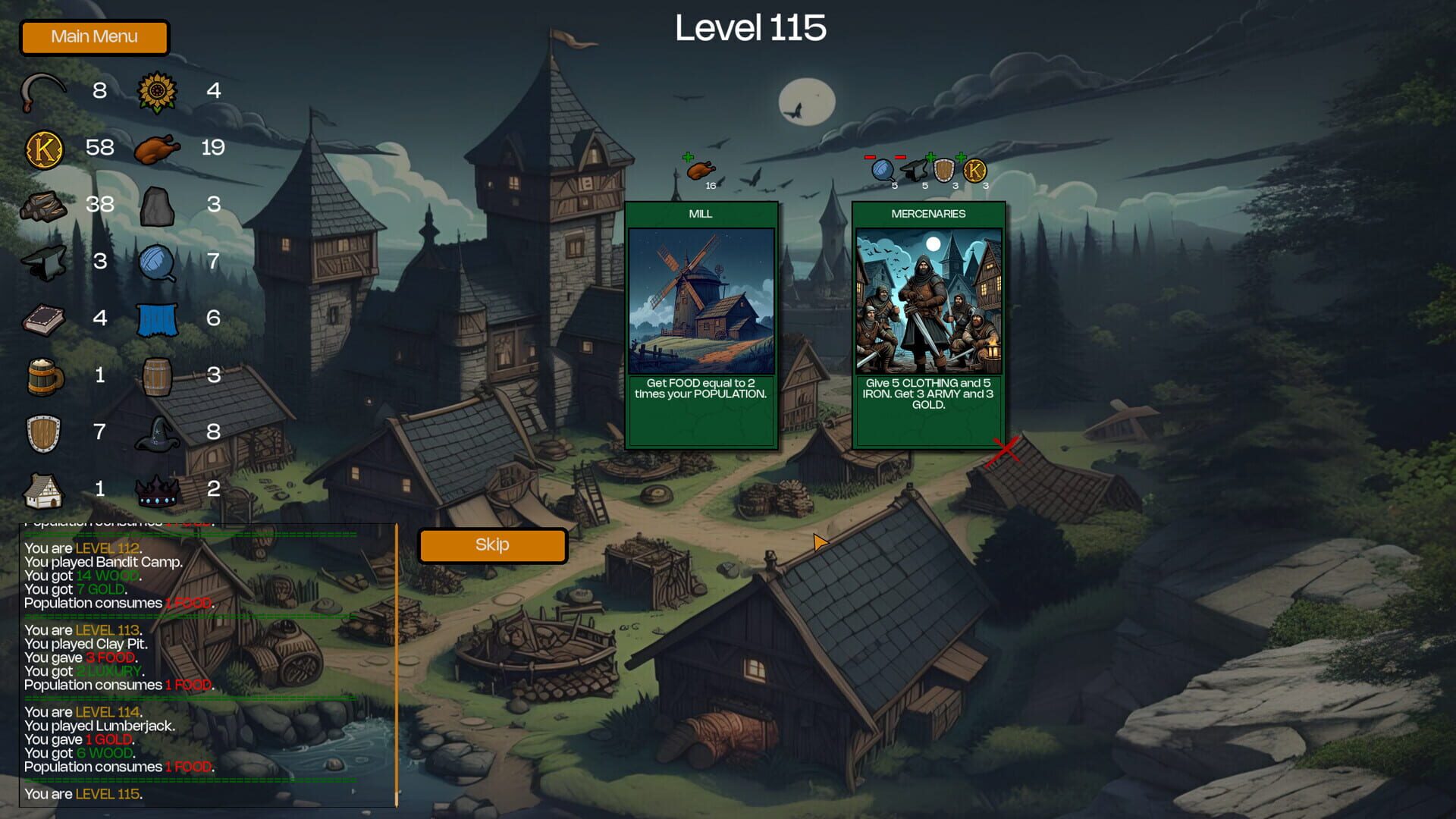Play the Mill card
The image size is (1456, 819).
pos(701,326)
